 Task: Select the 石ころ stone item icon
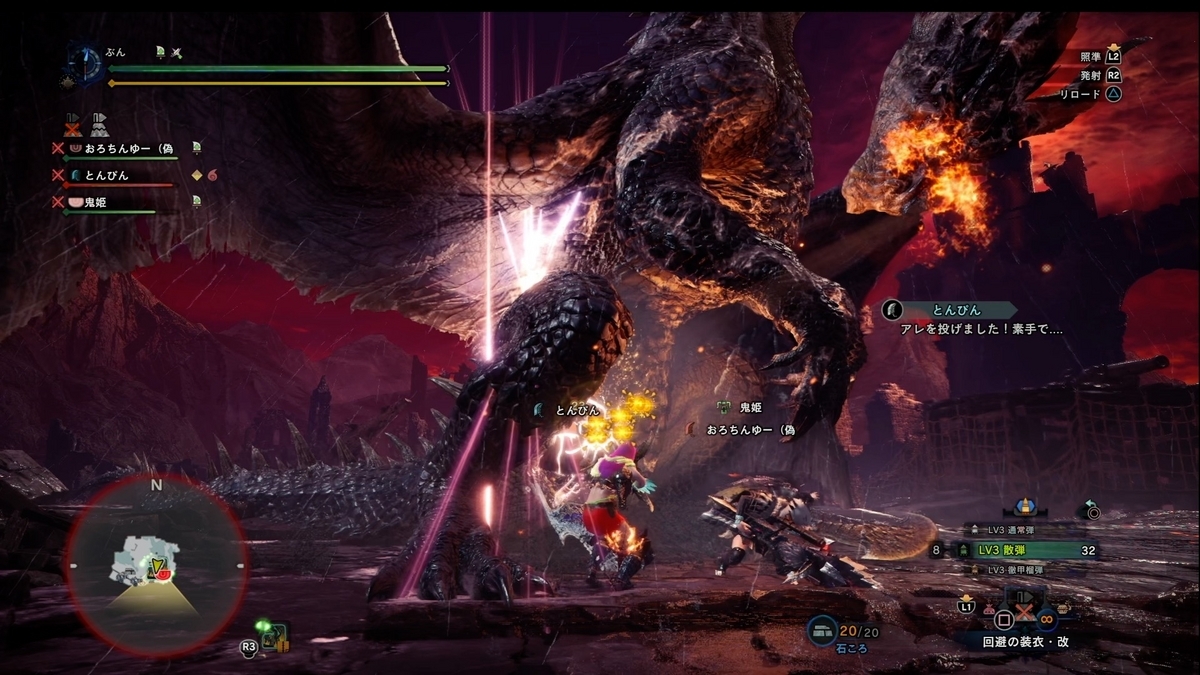pyautogui.click(x=823, y=630)
